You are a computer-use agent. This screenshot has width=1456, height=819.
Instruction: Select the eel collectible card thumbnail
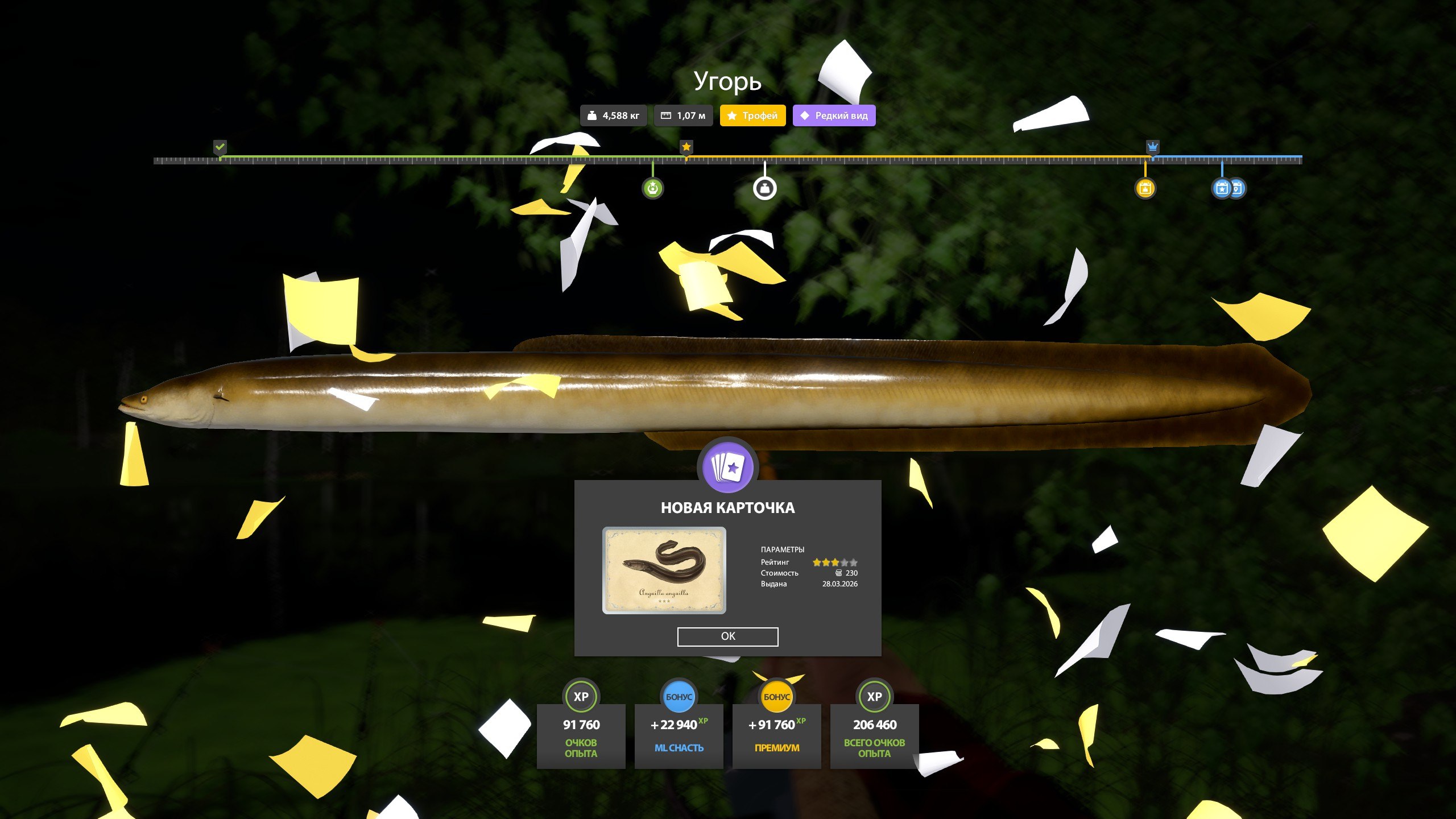coord(664,570)
